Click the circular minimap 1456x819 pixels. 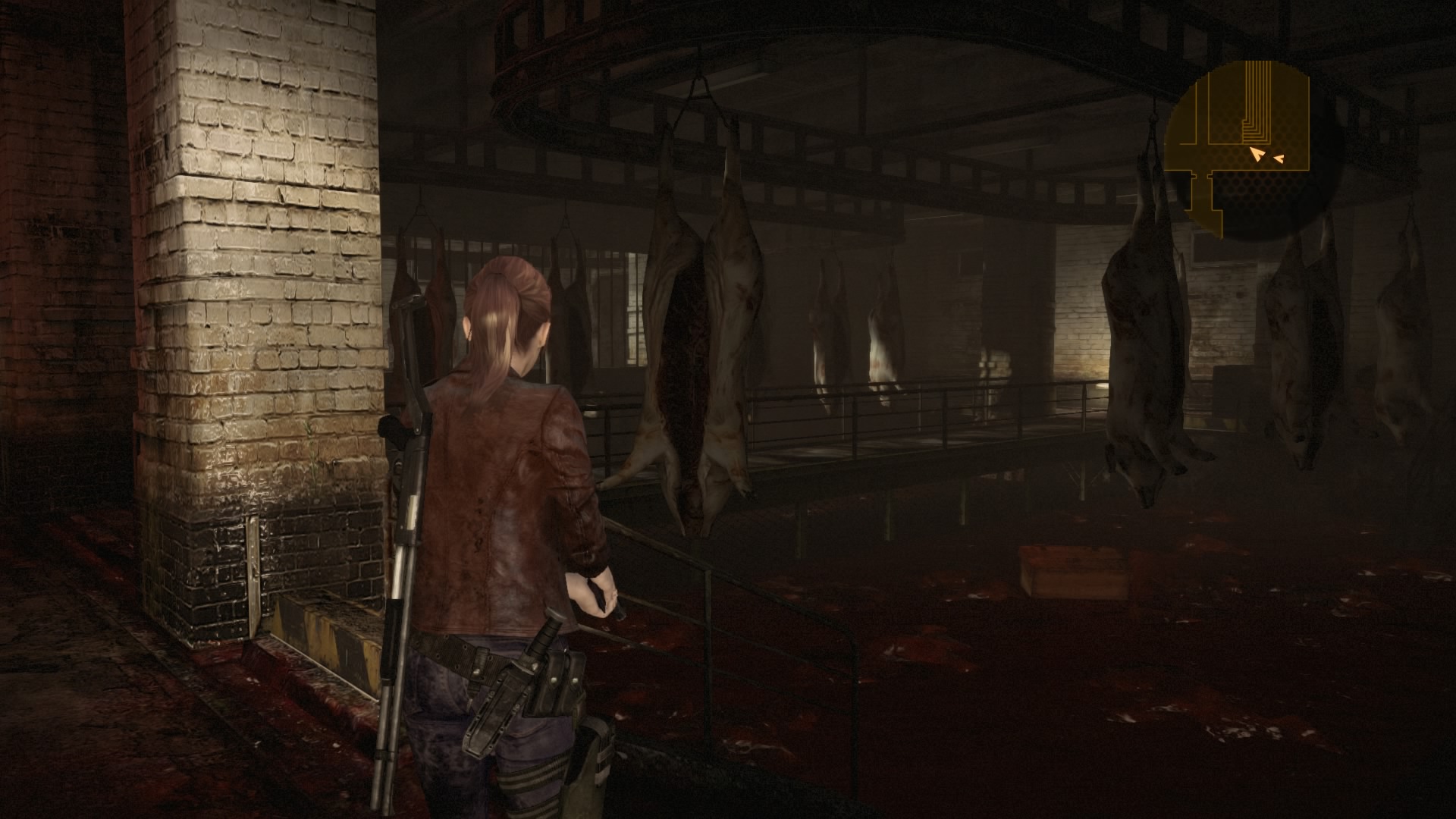1253,151
